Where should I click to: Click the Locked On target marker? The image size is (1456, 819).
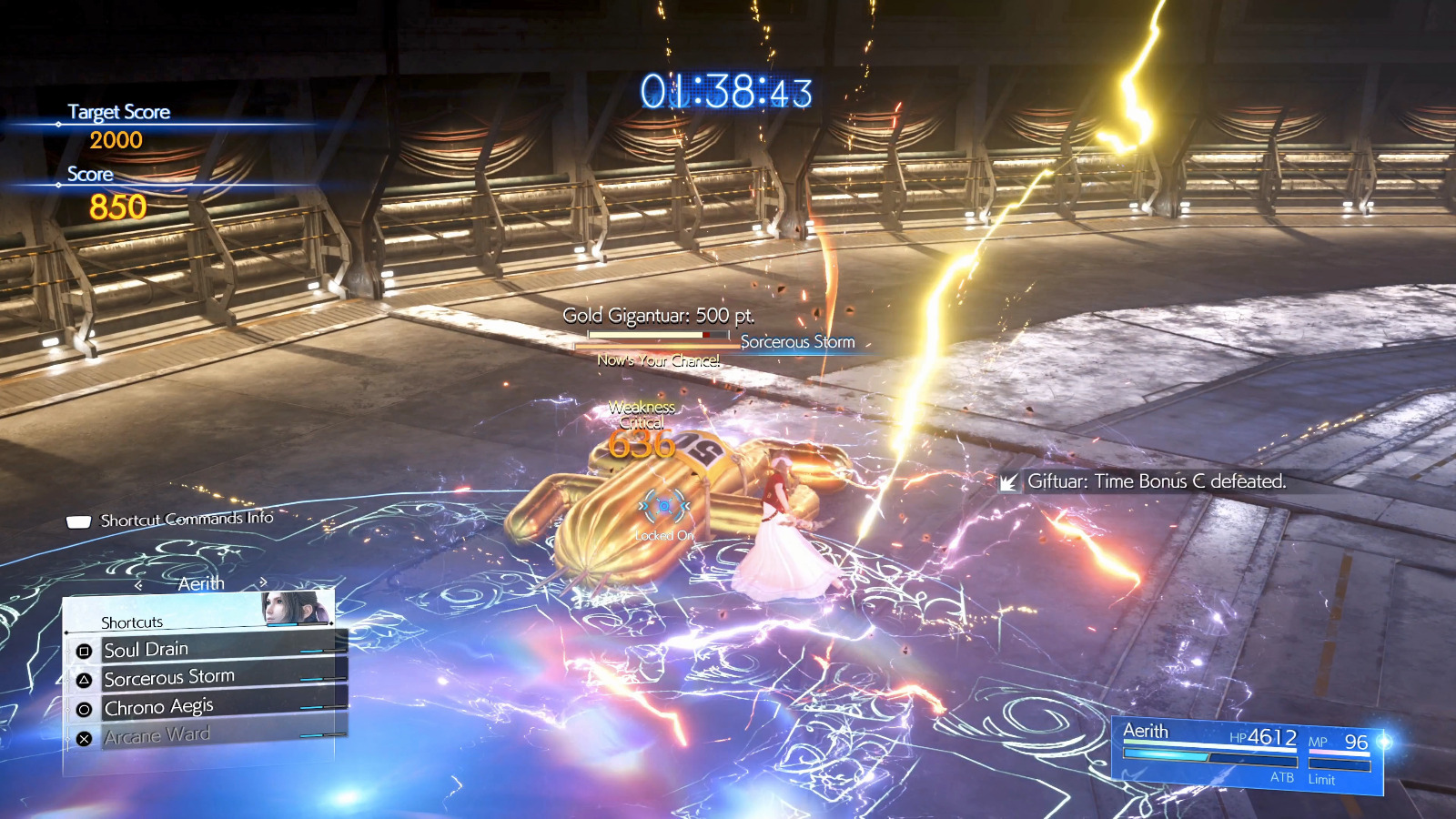tap(664, 506)
